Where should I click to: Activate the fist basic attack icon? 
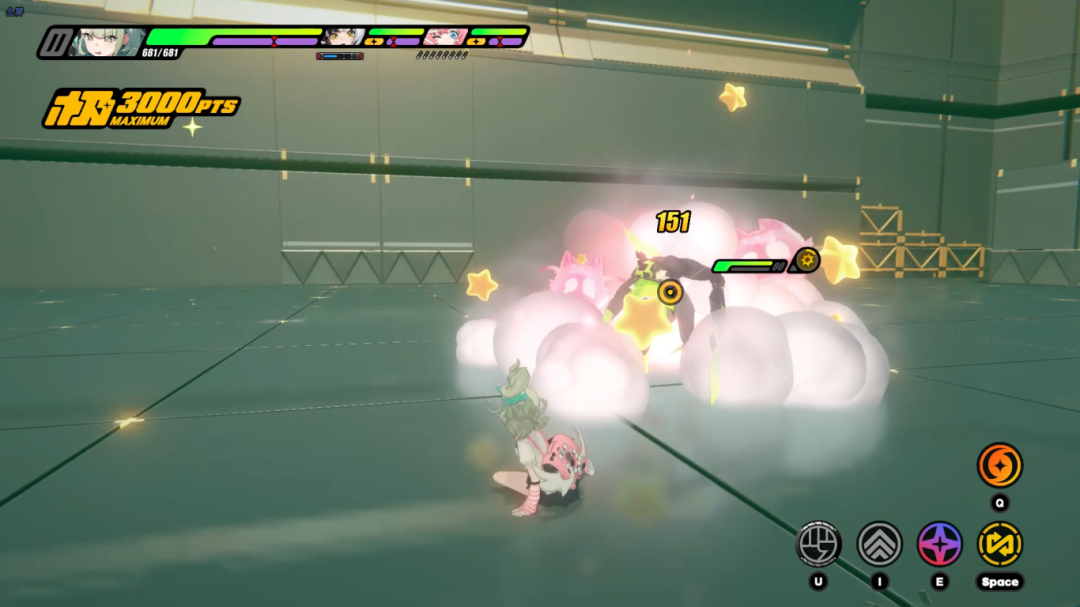click(818, 544)
